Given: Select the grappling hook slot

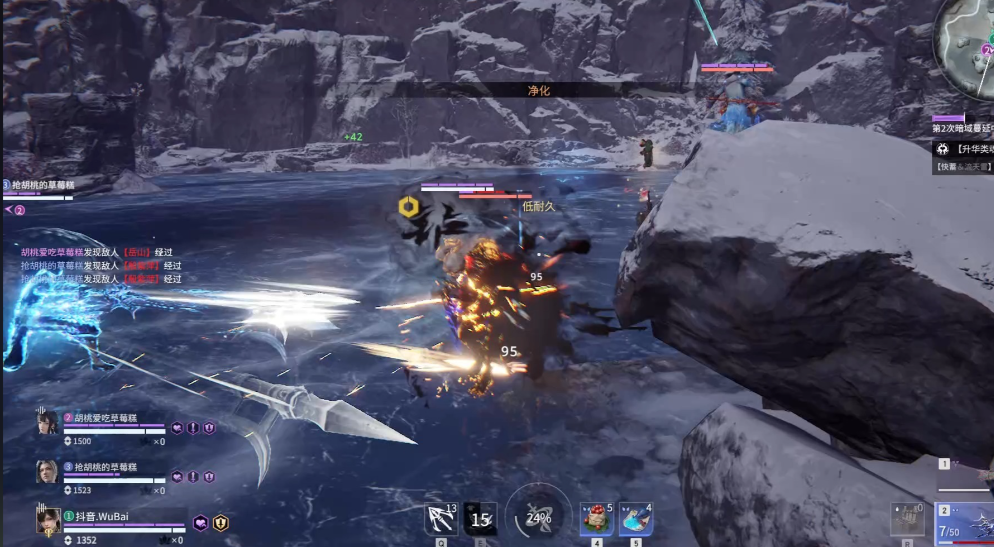Looking at the screenshot, I should tap(440, 517).
